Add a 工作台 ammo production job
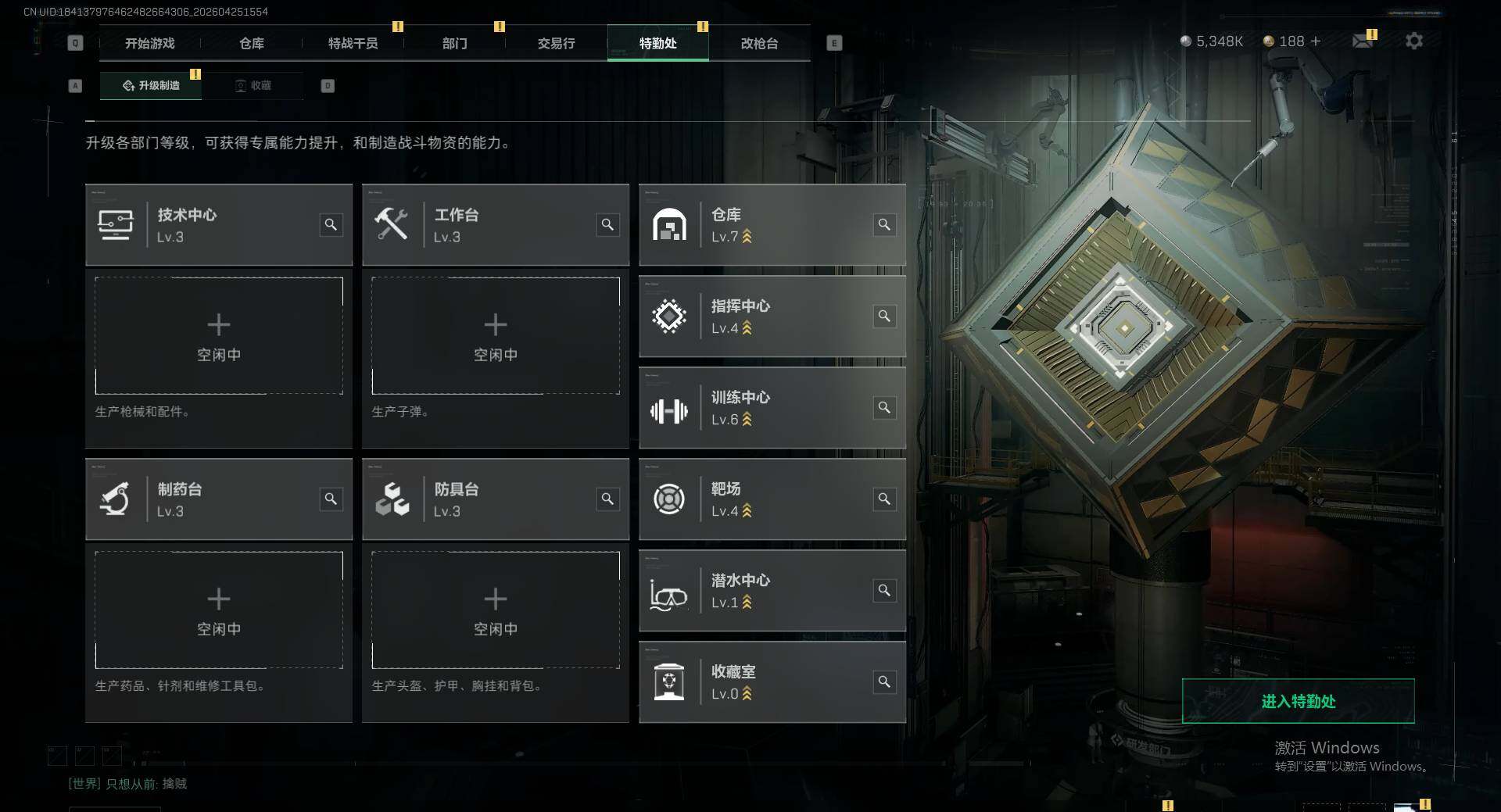This screenshot has width=1501, height=812. pos(496,336)
